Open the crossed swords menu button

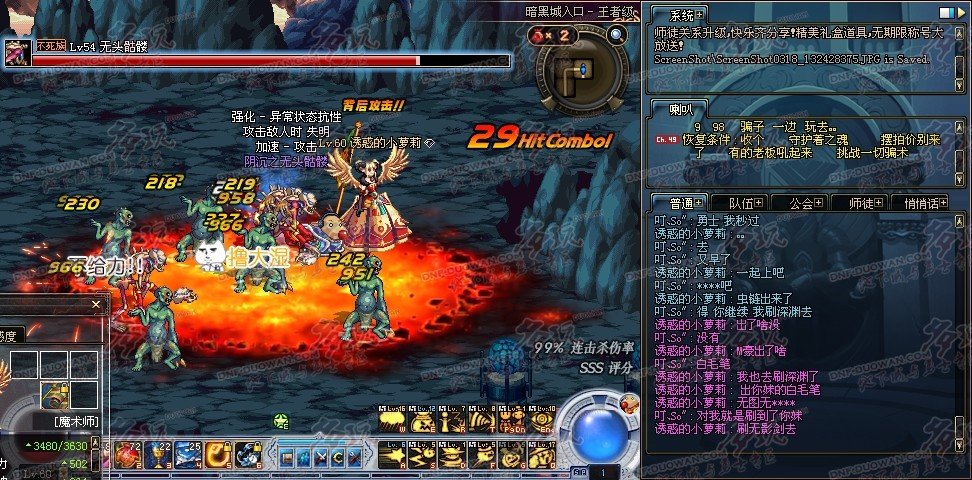(322, 458)
